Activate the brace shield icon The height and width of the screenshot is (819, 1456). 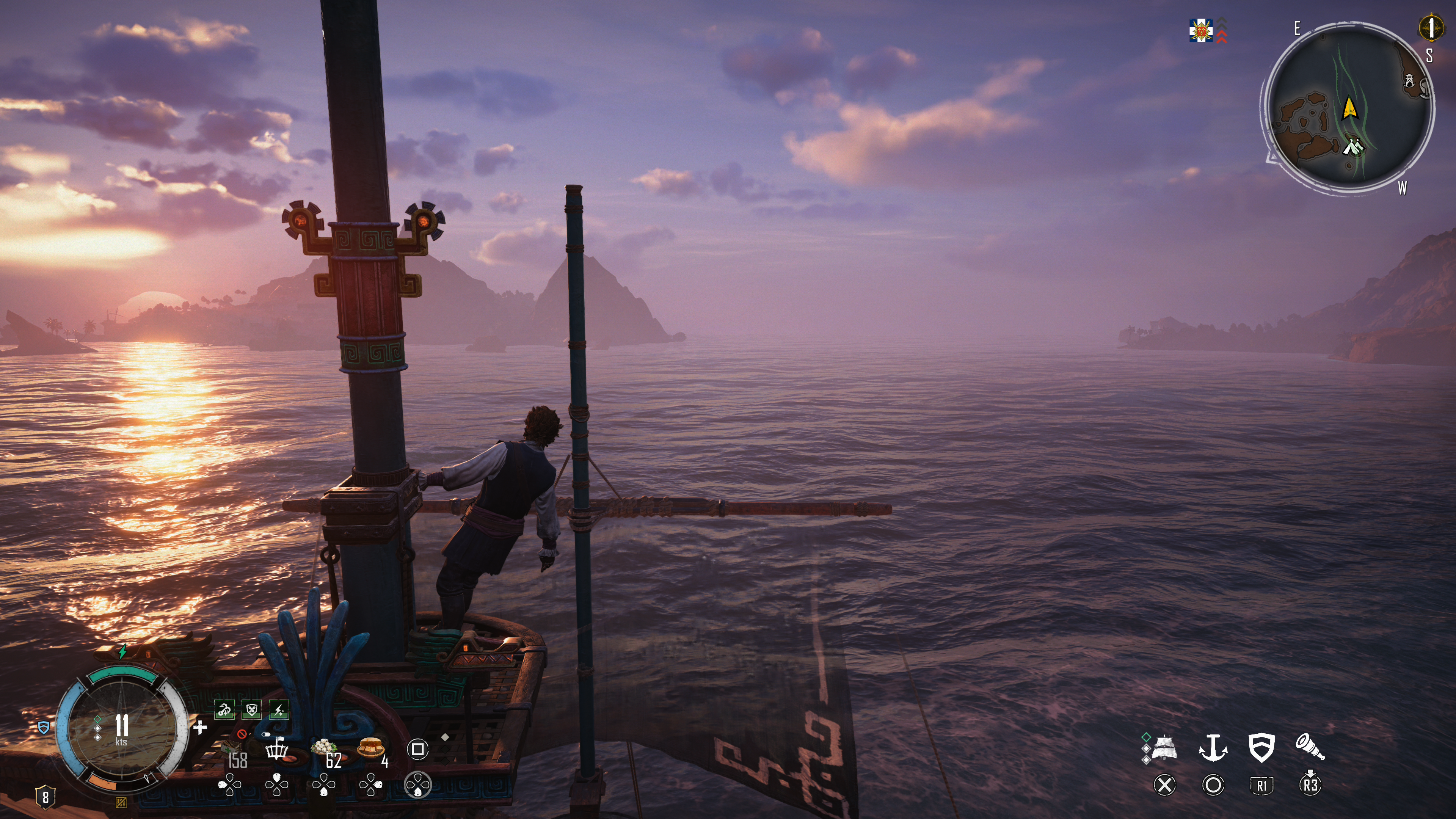(1261, 748)
